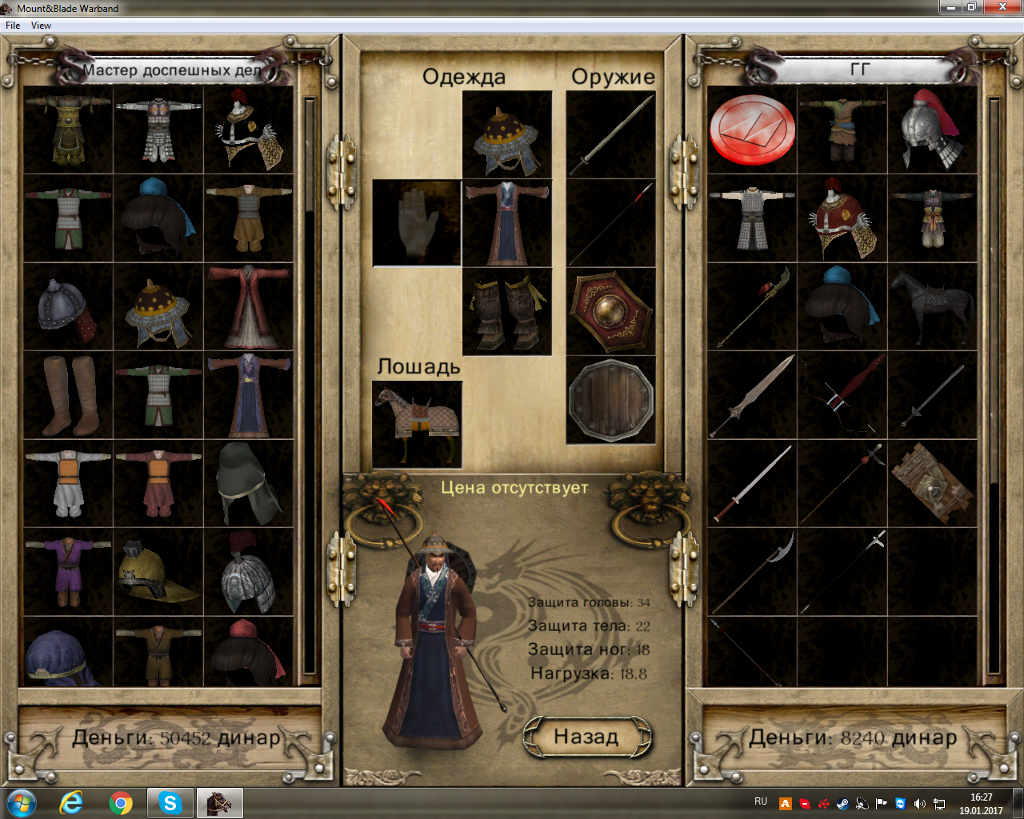Click the red round token in player inventory
This screenshot has width=1024, height=819.
click(x=752, y=130)
